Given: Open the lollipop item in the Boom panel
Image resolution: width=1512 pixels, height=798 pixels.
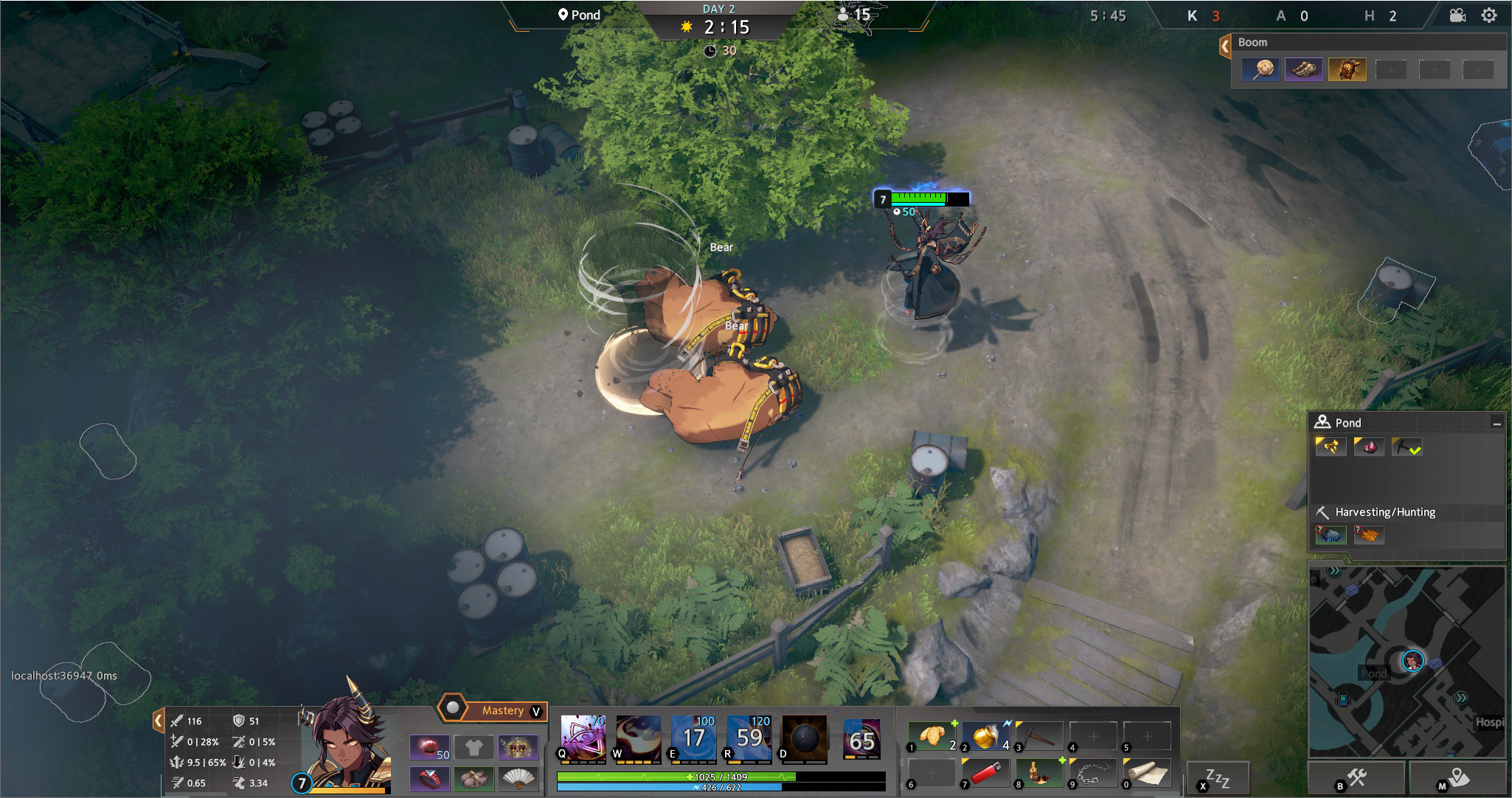Looking at the screenshot, I should point(1260,69).
